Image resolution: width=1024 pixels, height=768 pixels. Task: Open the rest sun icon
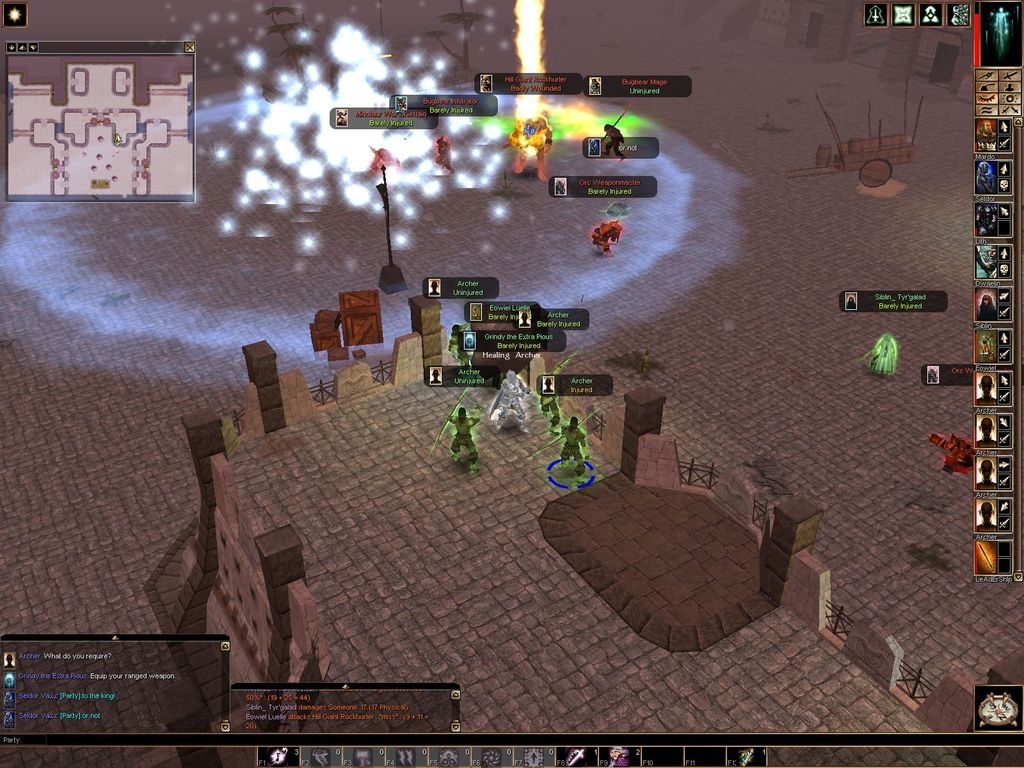point(14,14)
